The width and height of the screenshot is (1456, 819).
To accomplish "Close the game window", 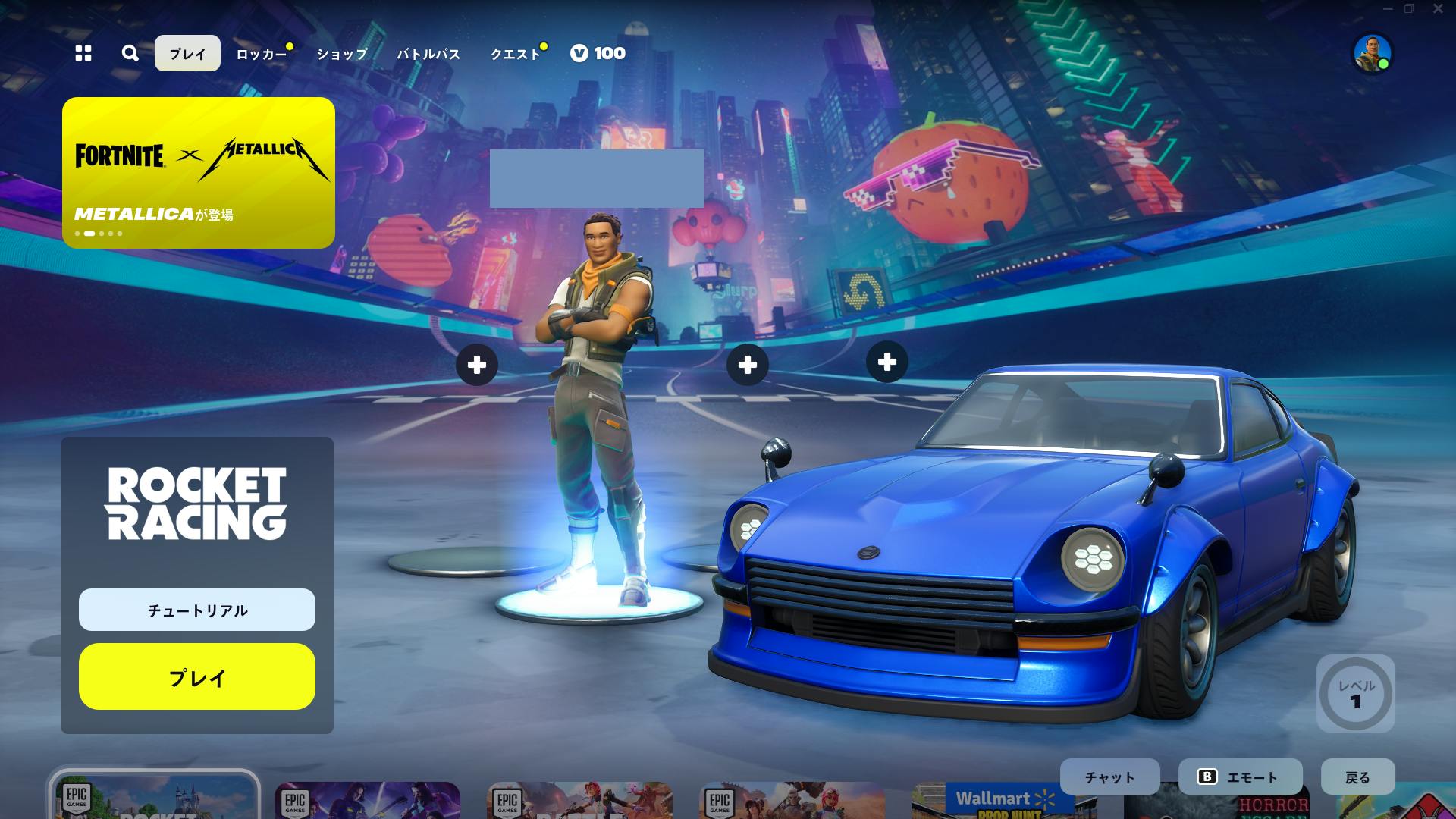I will [1438, 9].
